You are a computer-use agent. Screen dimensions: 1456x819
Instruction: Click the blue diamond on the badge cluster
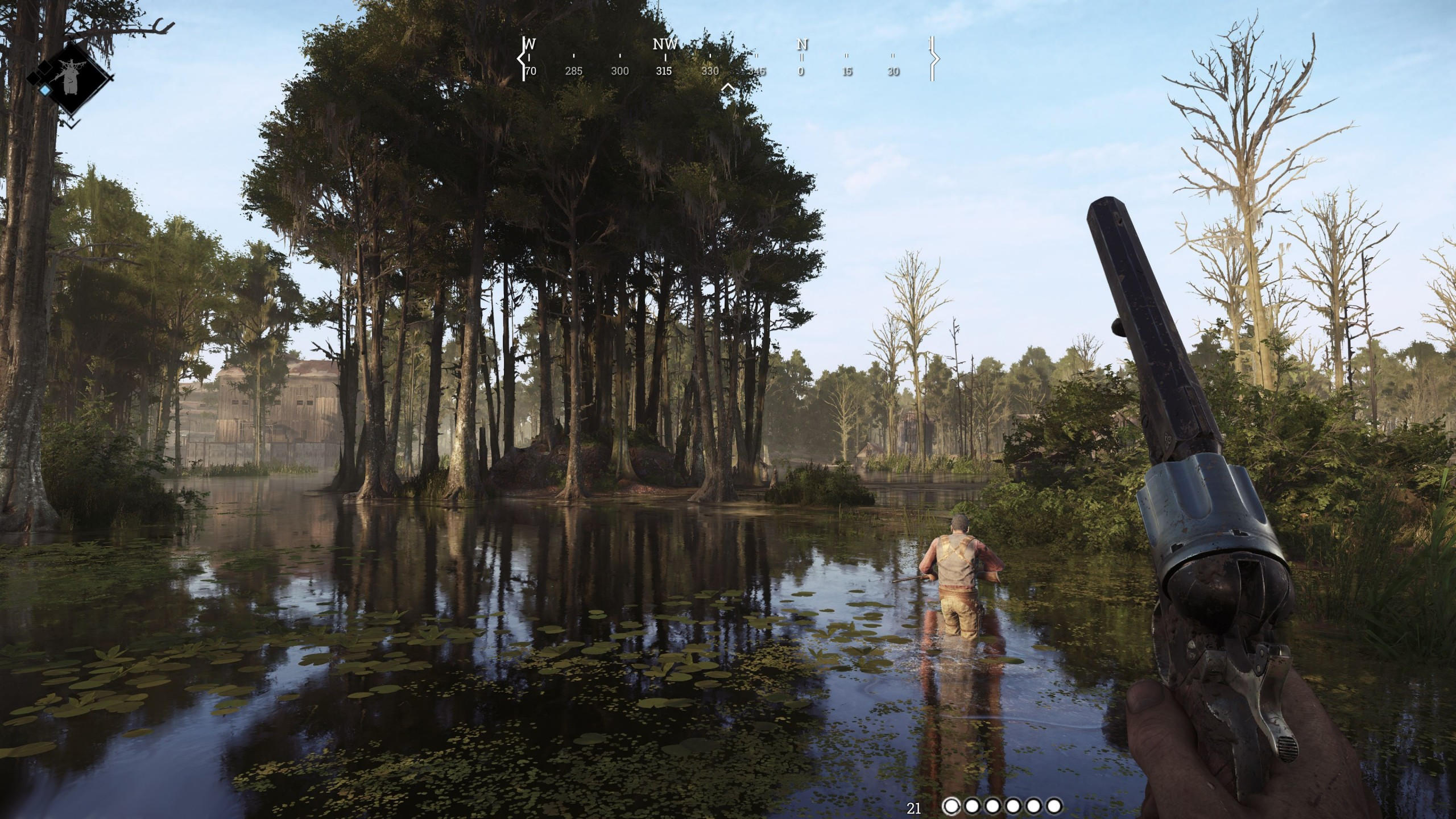(x=45, y=91)
